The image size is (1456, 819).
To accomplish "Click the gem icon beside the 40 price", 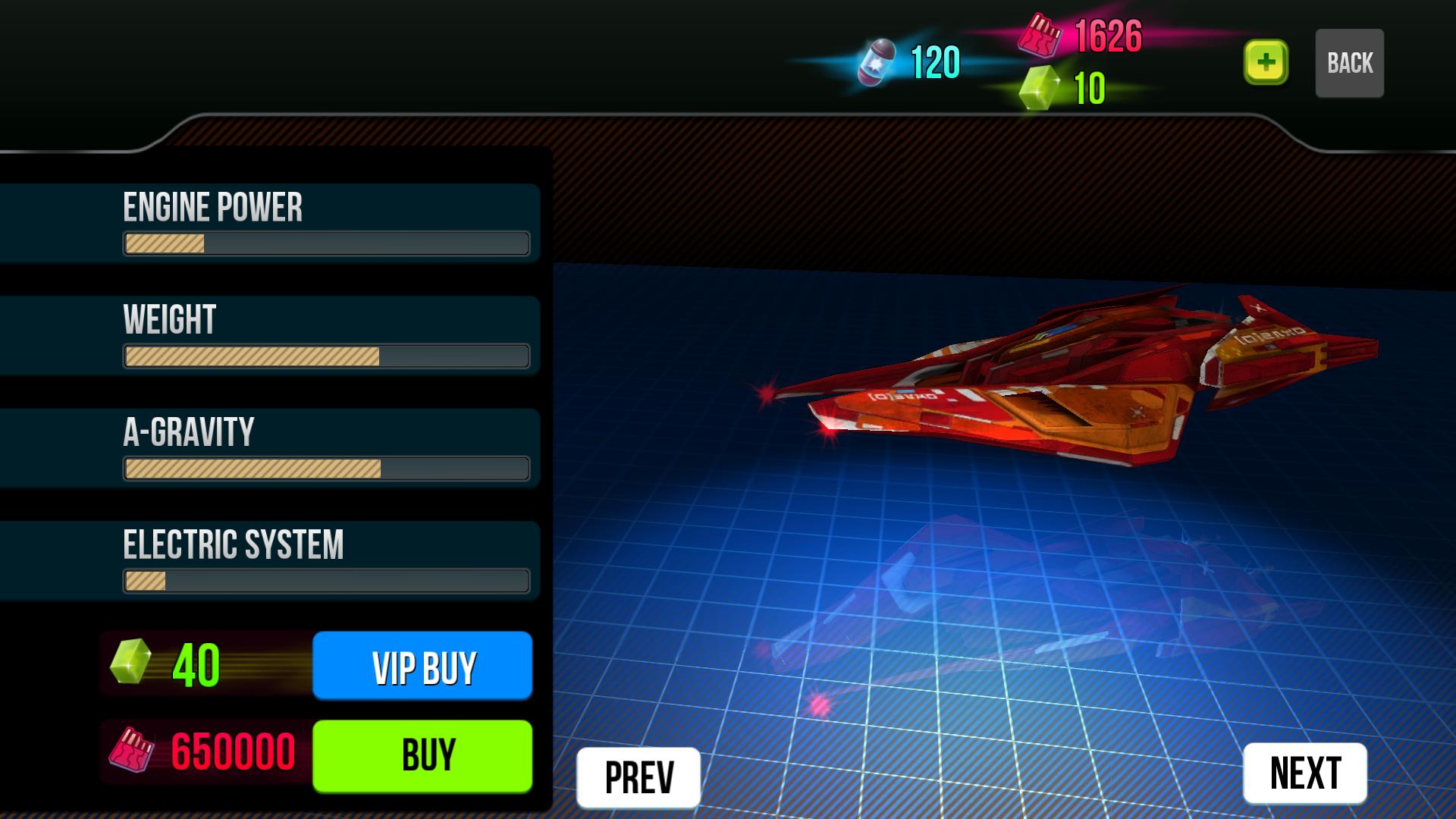I will 130,665.
